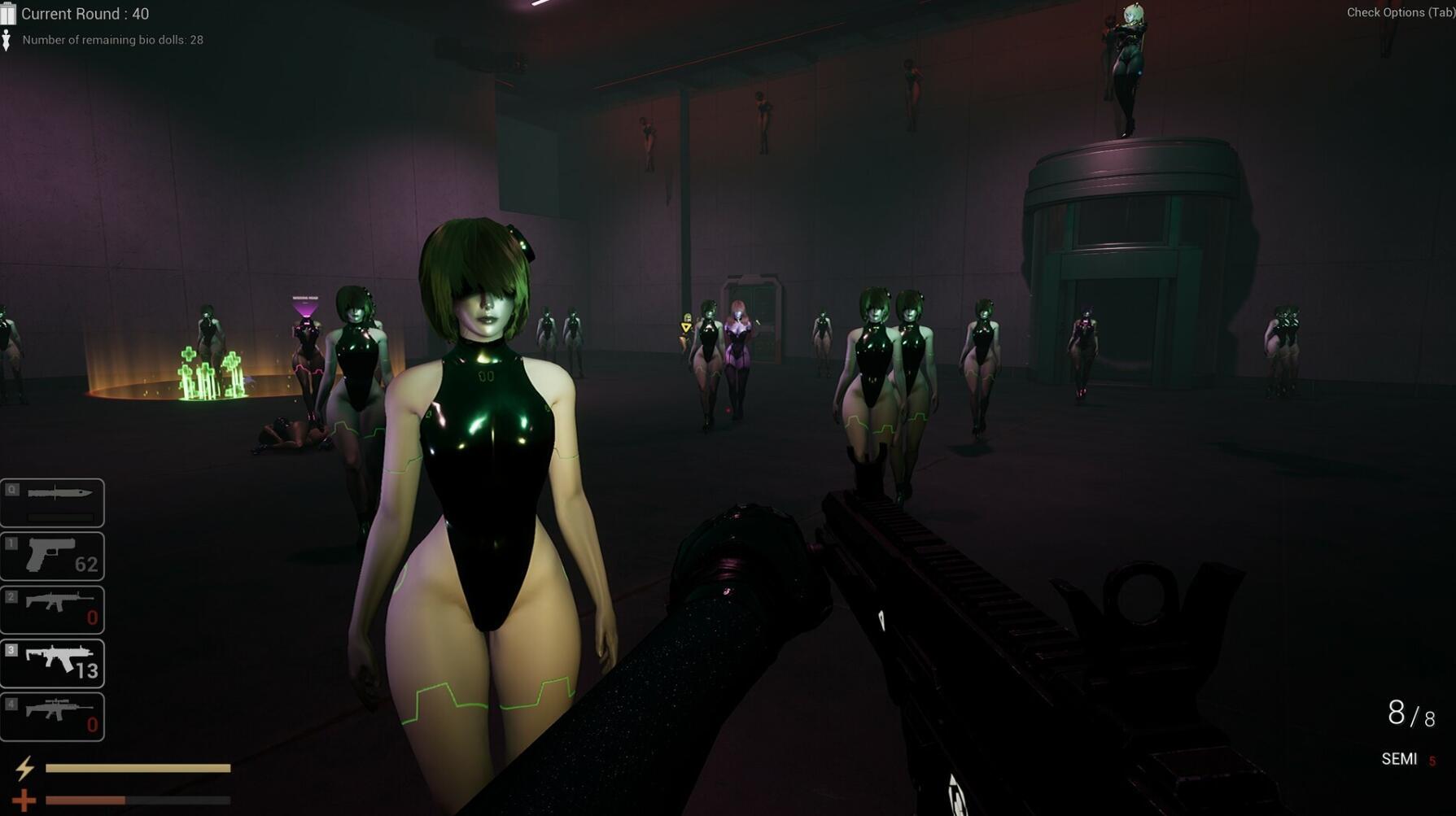Image resolution: width=1456 pixels, height=816 pixels.
Task: Click the remaining bio dolls: 28 counter
Action: pos(112,39)
